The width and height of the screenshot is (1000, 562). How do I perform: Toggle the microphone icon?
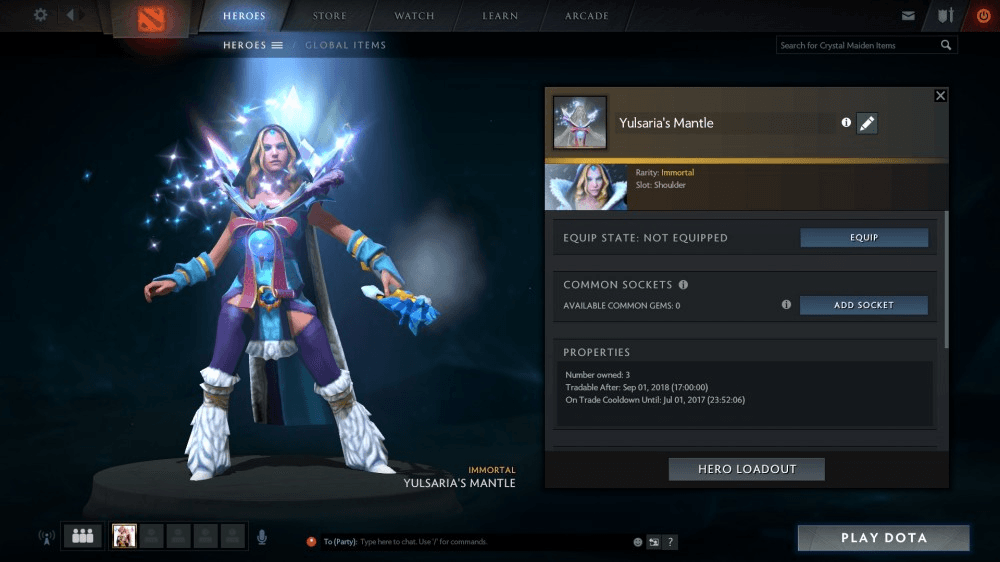click(262, 537)
